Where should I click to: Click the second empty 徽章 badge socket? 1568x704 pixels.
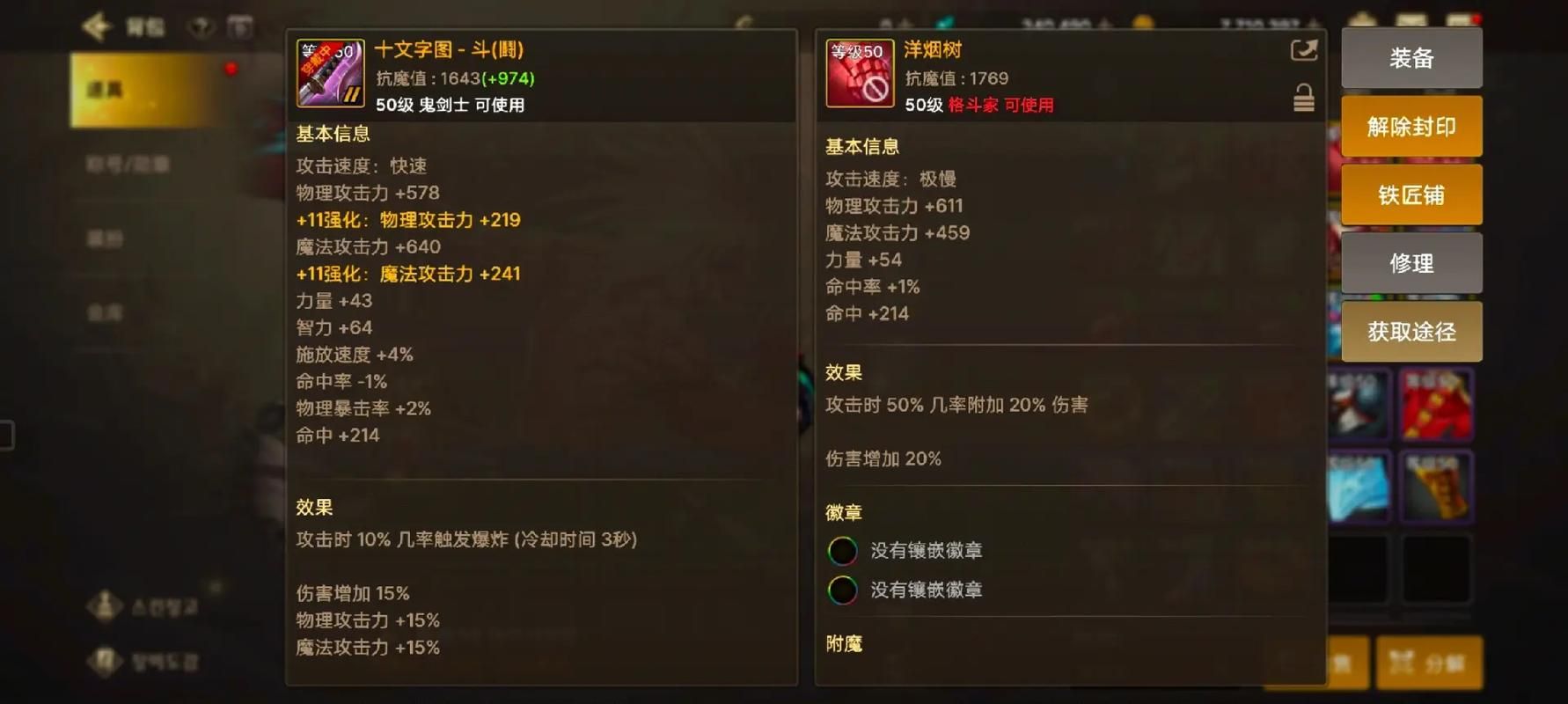(x=842, y=590)
